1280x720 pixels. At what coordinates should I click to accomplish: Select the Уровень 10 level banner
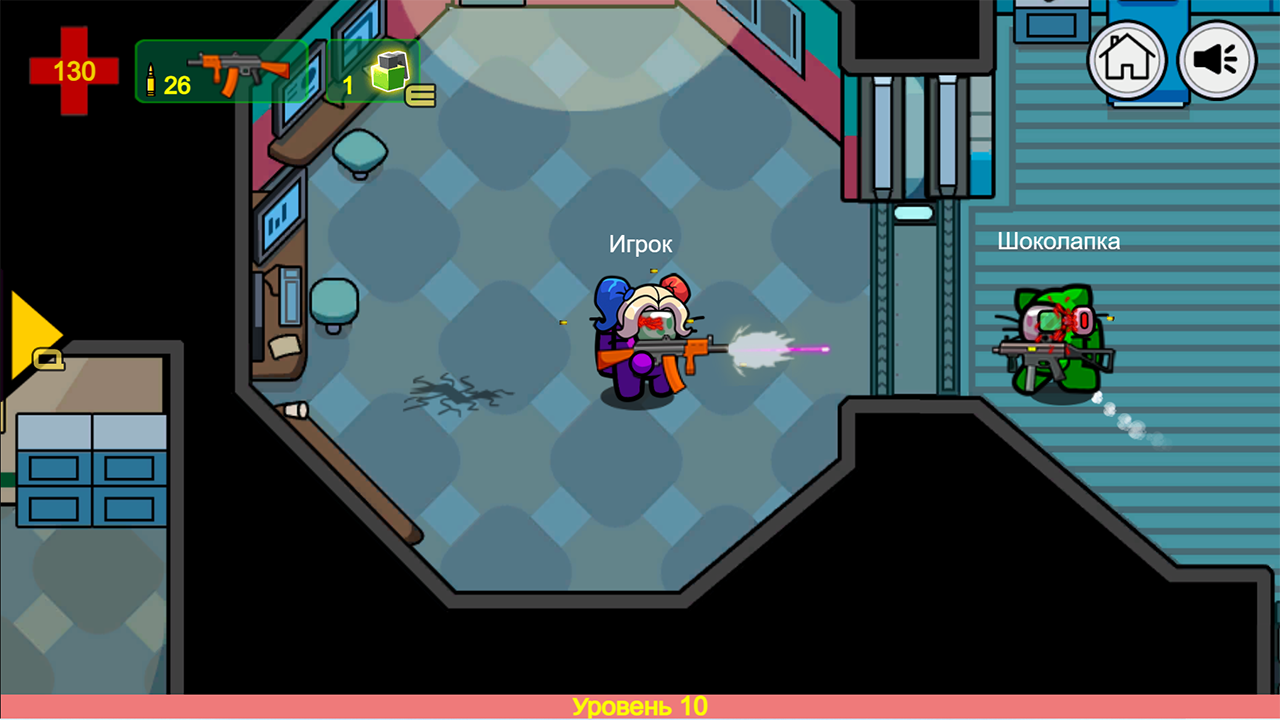(x=640, y=705)
